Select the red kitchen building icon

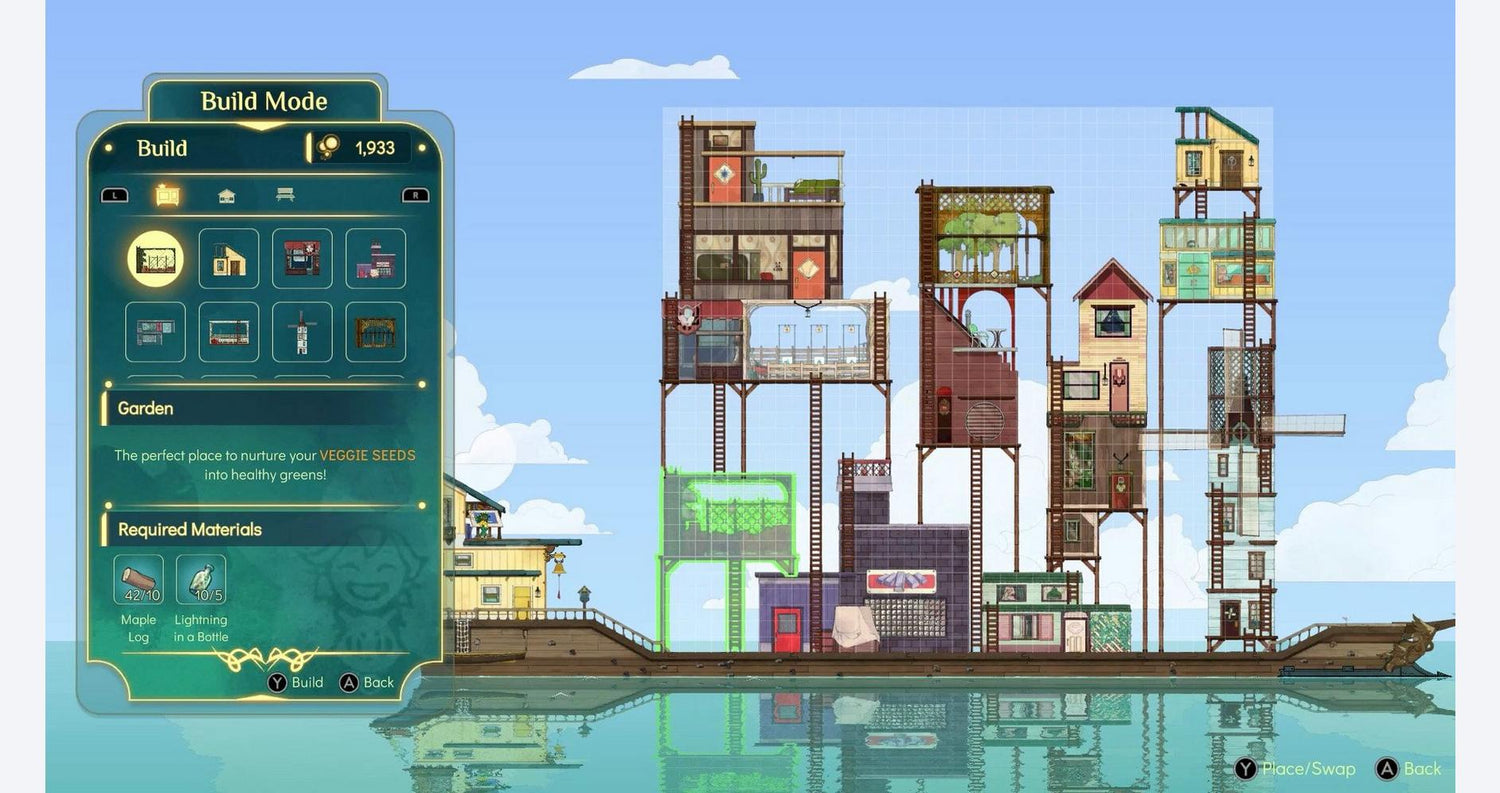pos(302,259)
